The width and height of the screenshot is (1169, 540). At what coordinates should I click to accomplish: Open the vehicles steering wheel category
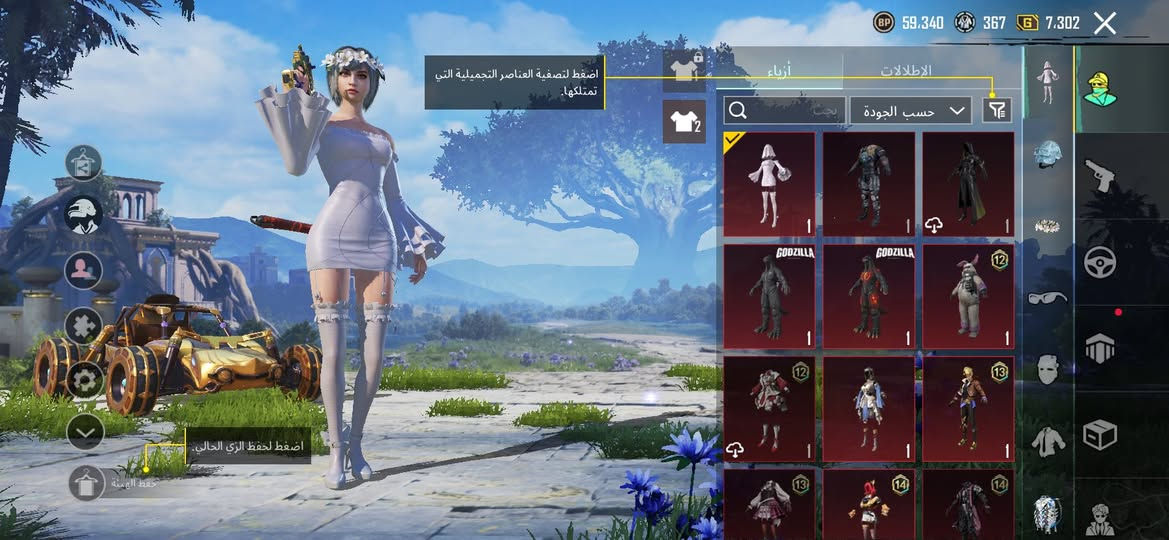(1100, 262)
